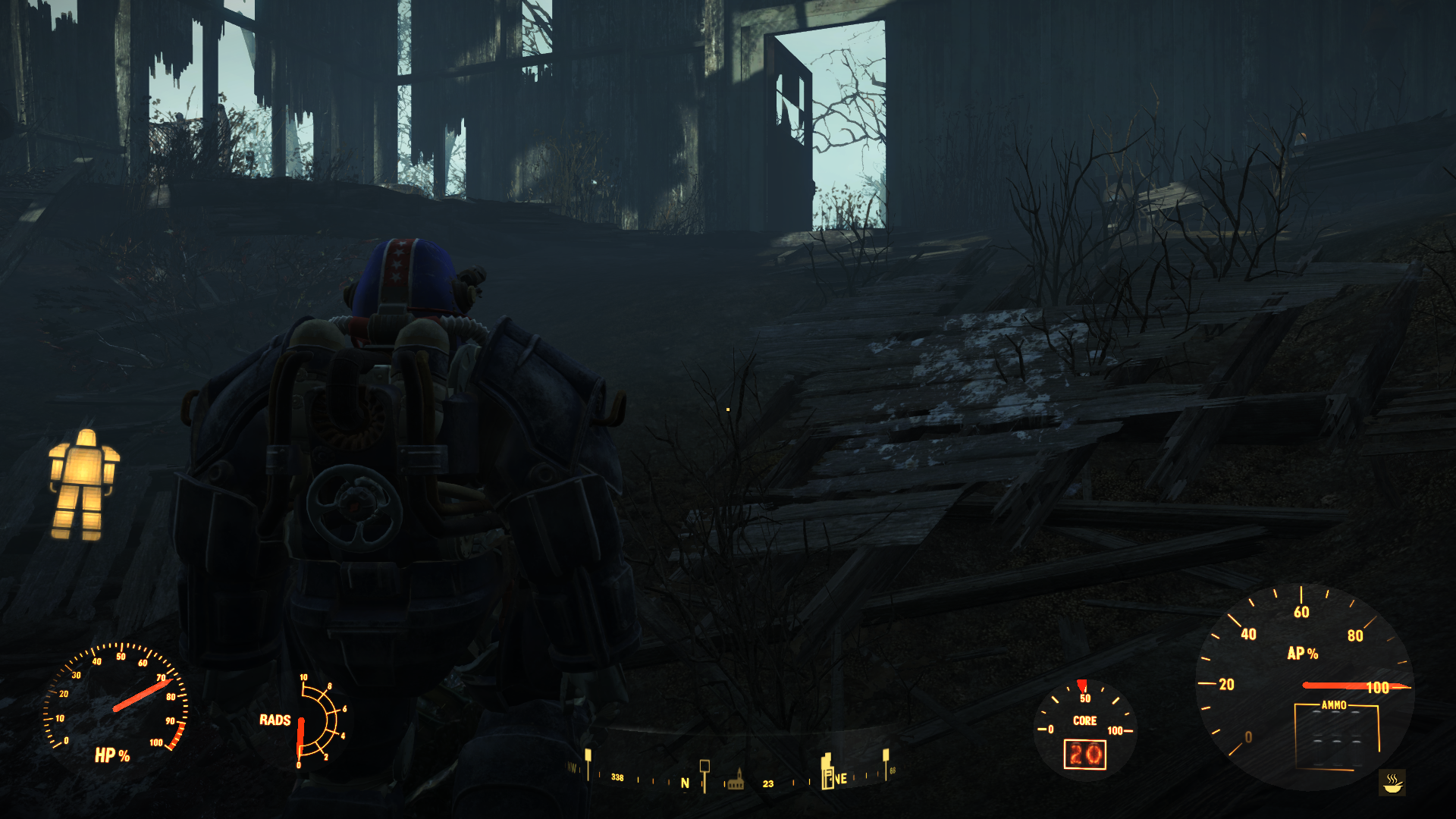Click the tall building marker near NE
The height and width of the screenshot is (819, 1456).
[x=827, y=771]
